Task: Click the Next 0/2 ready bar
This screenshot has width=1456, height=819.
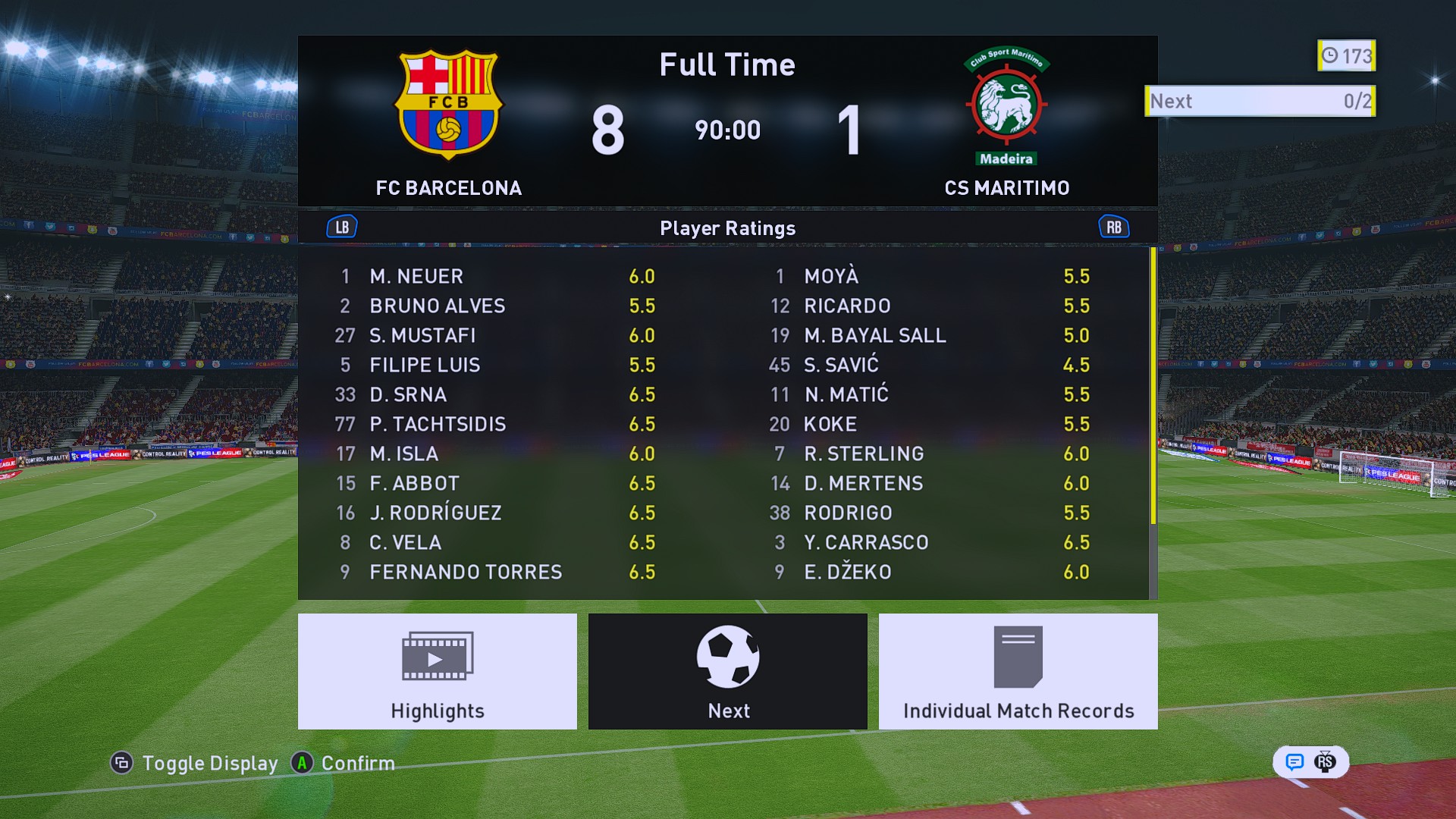Action: pos(1260,101)
